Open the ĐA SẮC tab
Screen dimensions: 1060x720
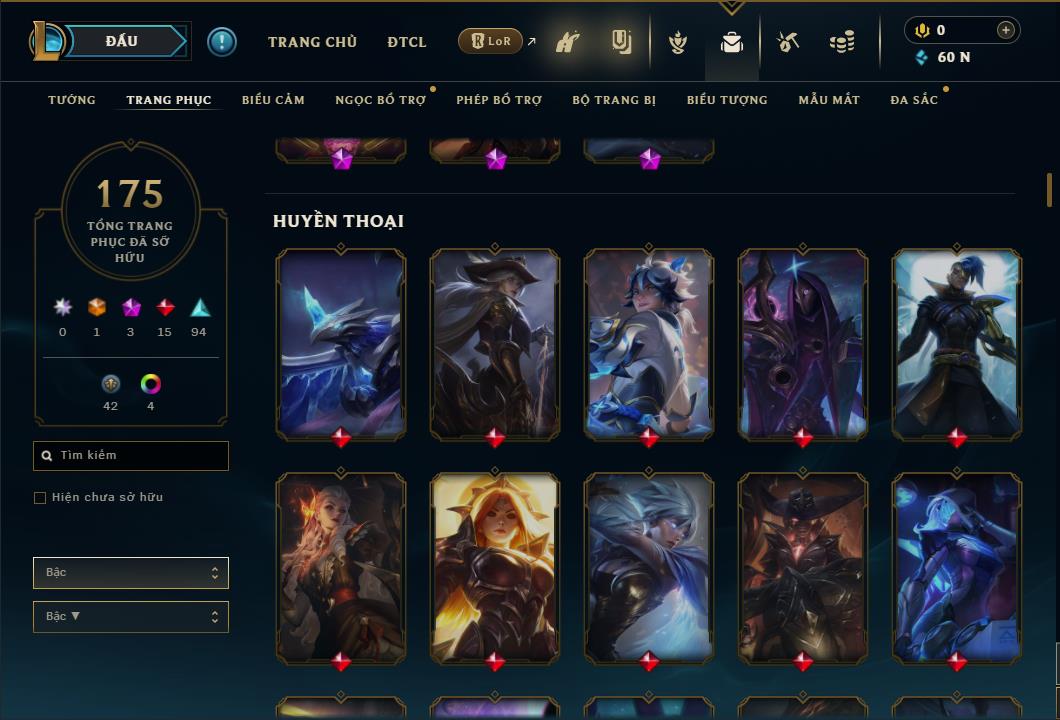coord(914,100)
